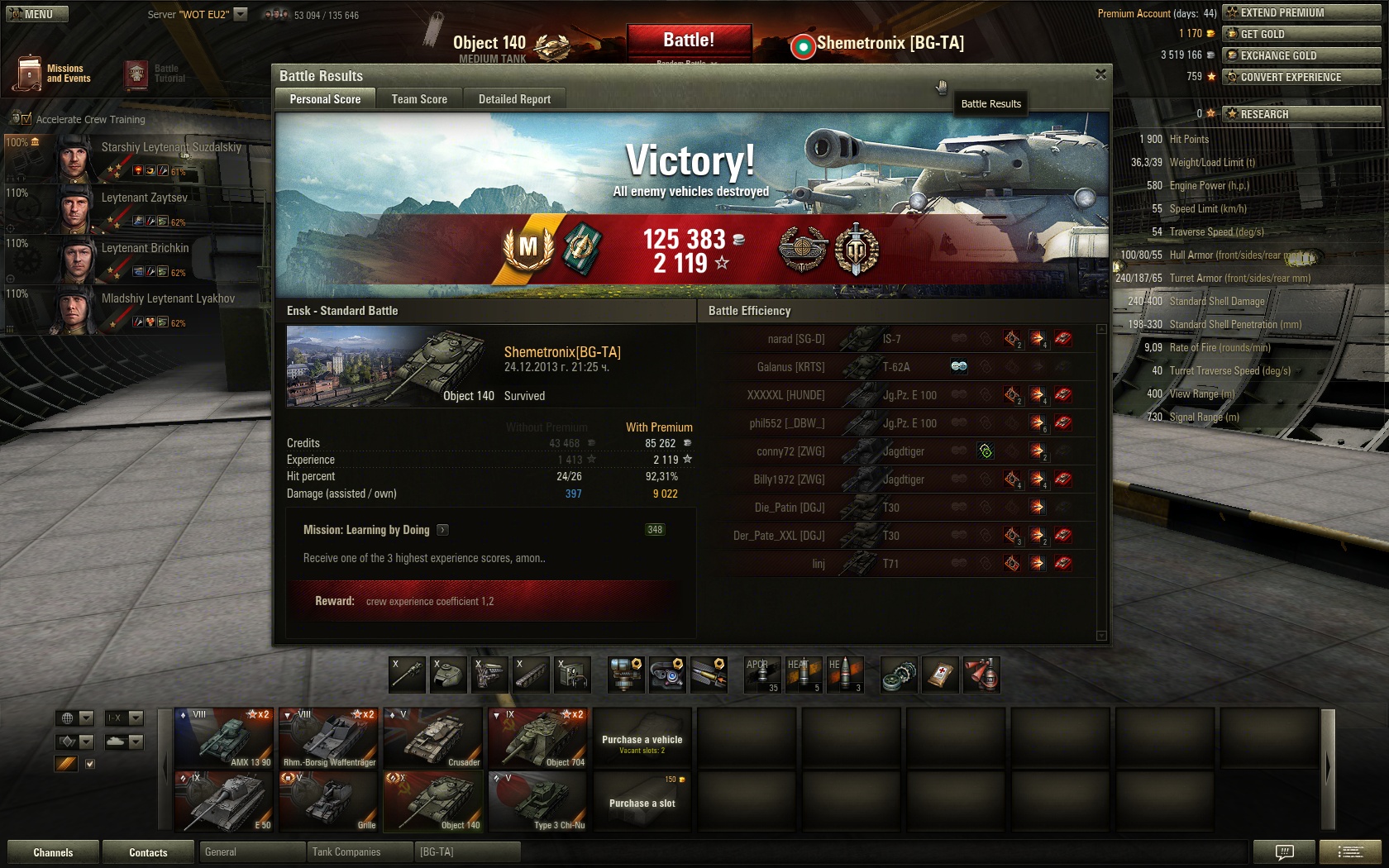Click the EXTEND PREMIUM button

(1301, 12)
